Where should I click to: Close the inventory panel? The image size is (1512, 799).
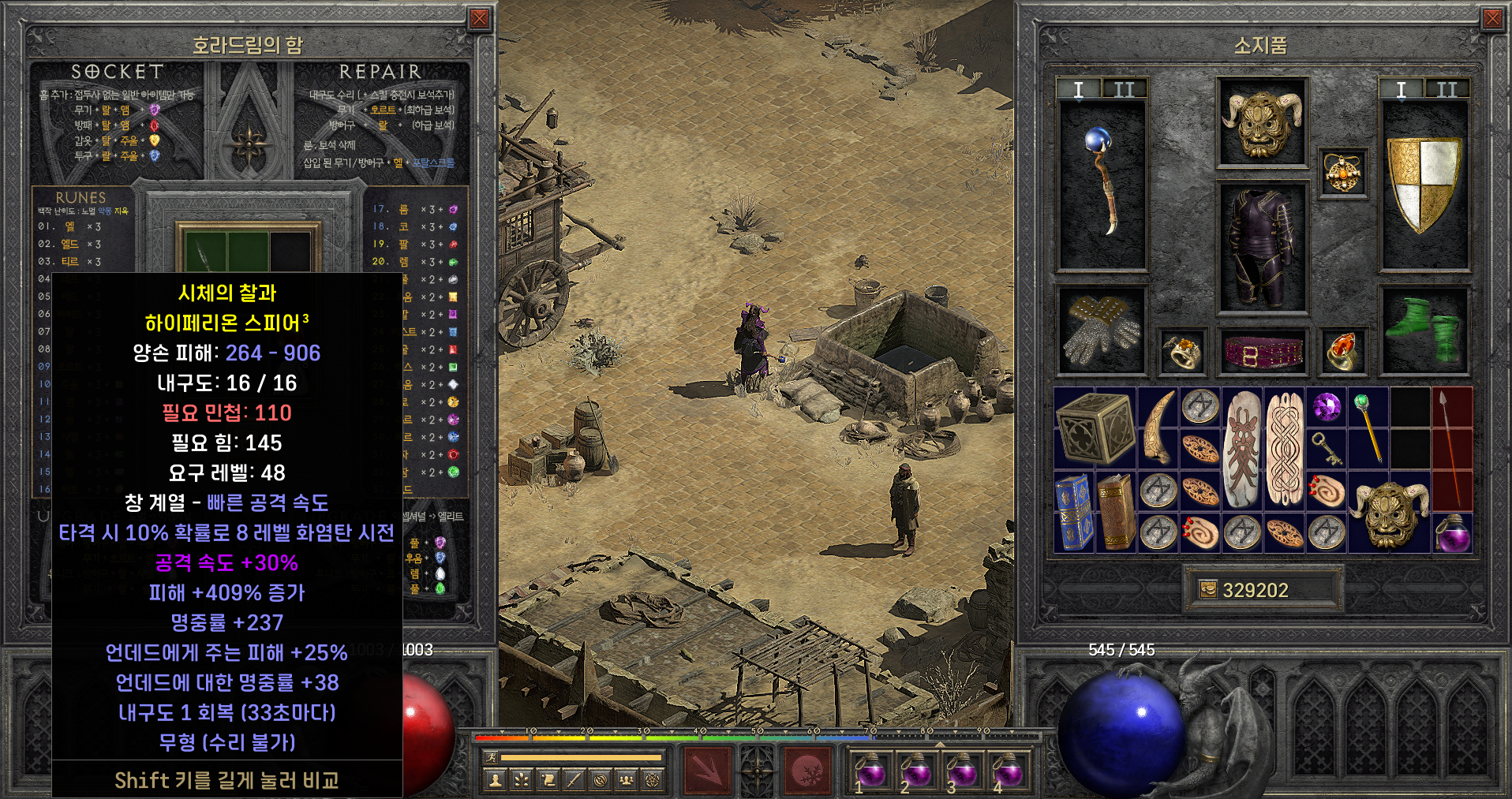1492,19
